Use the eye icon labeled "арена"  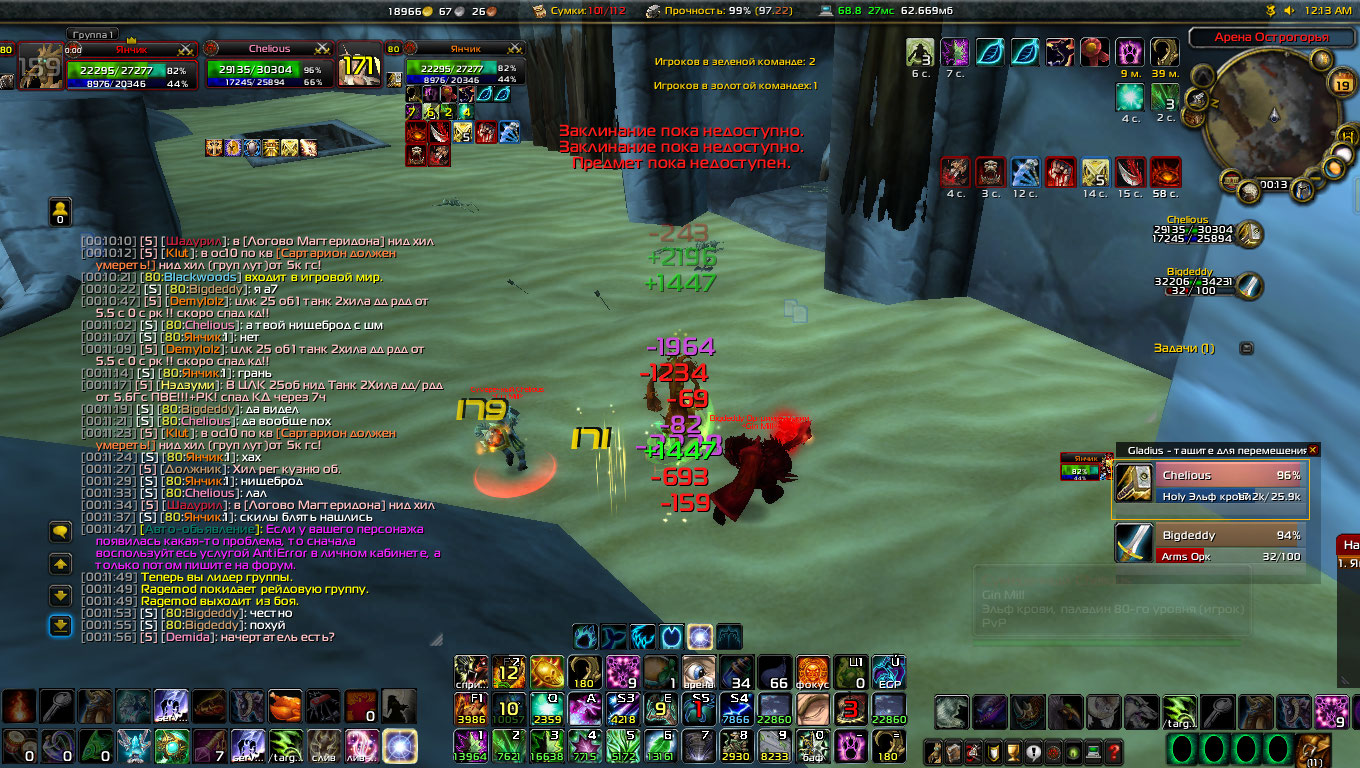click(698, 673)
